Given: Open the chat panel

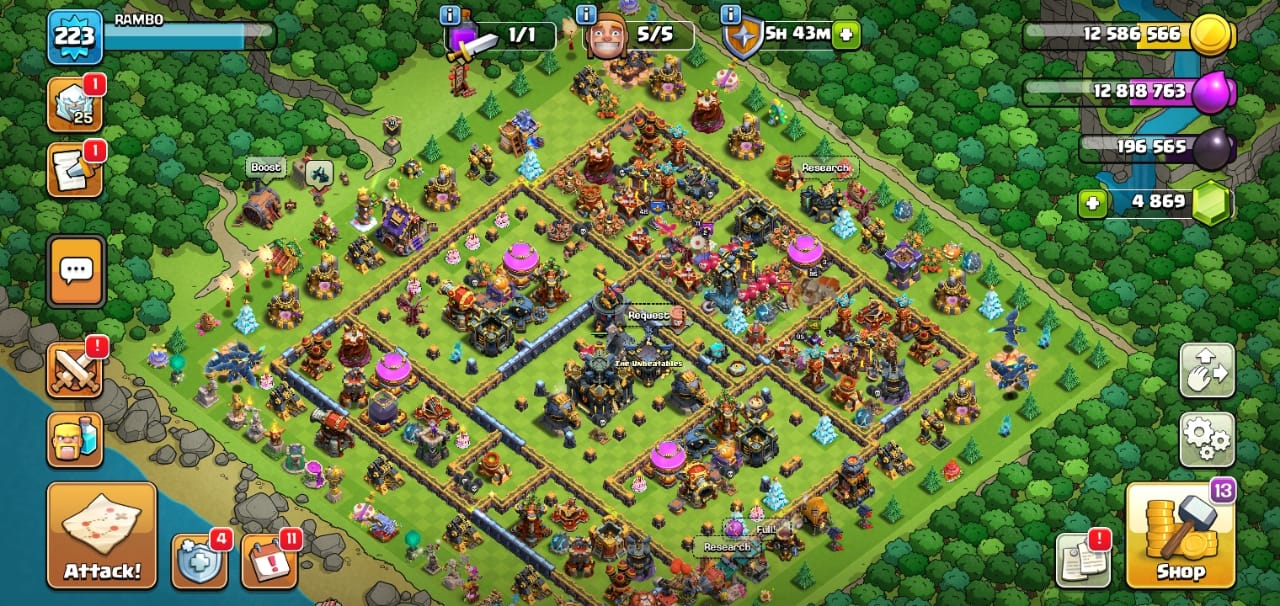Looking at the screenshot, I should point(75,271).
